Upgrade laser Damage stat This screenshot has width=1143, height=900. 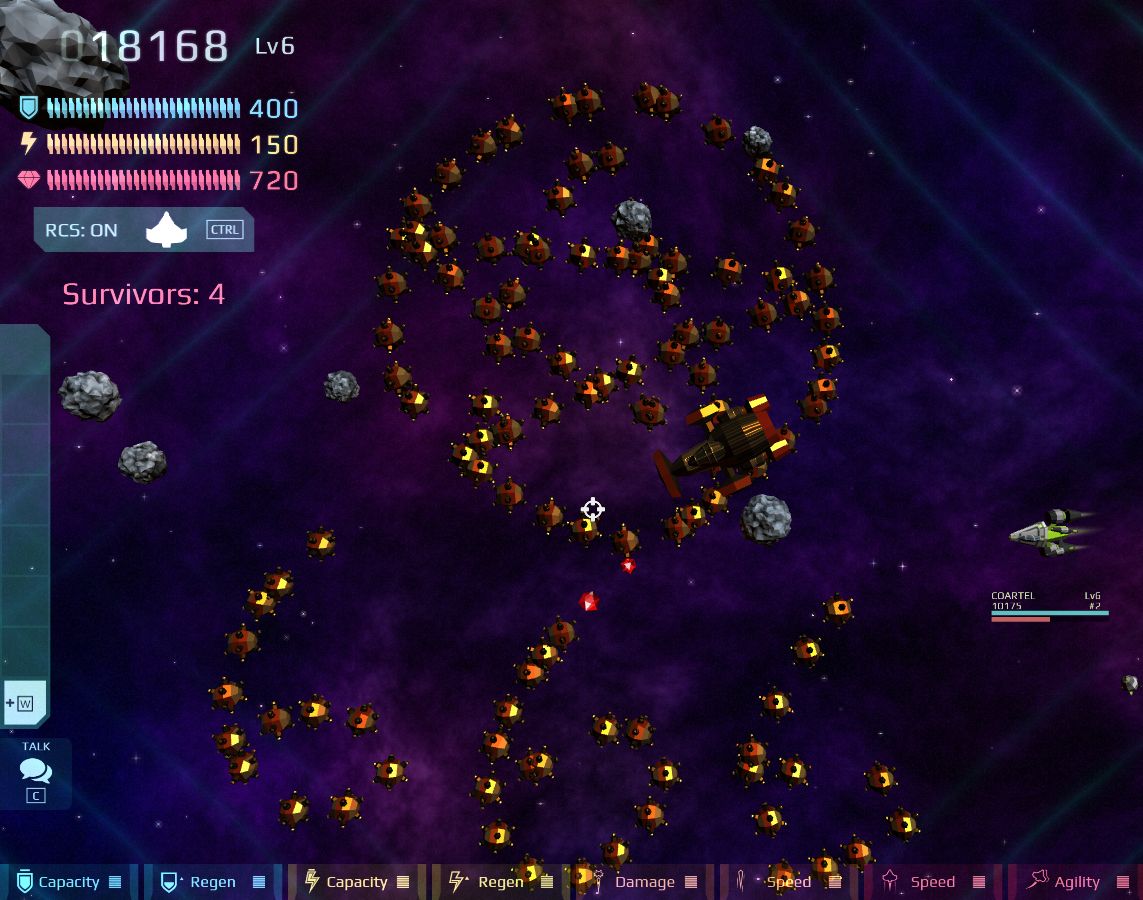[x=643, y=882]
